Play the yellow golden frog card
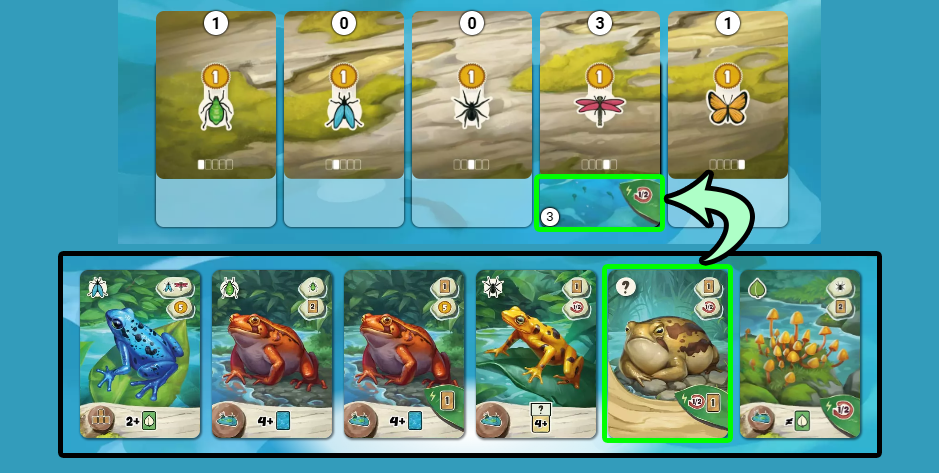The height and width of the screenshot is (473, 939). tap(536, 354)
